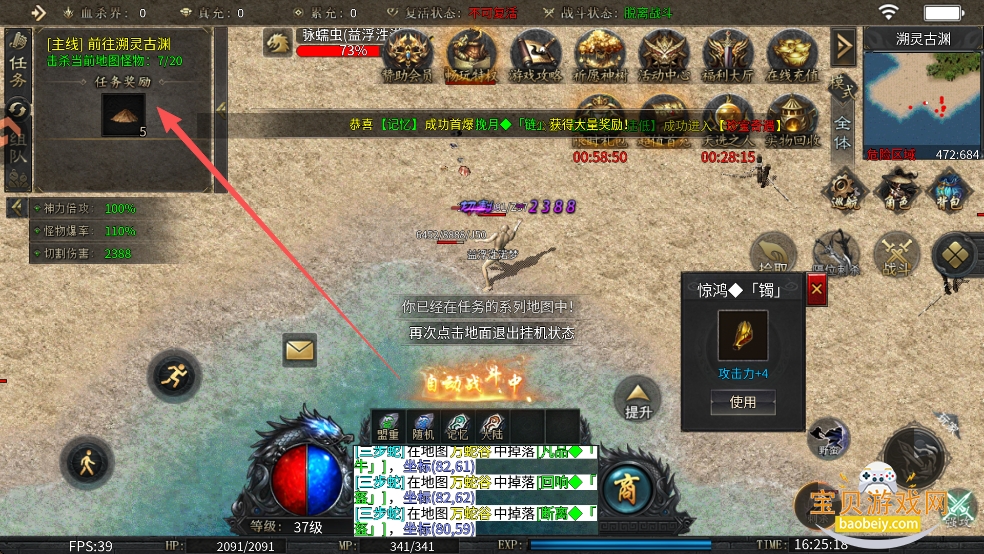
Task: Open the 背包 backpack
Action: [x=949, y=189]
